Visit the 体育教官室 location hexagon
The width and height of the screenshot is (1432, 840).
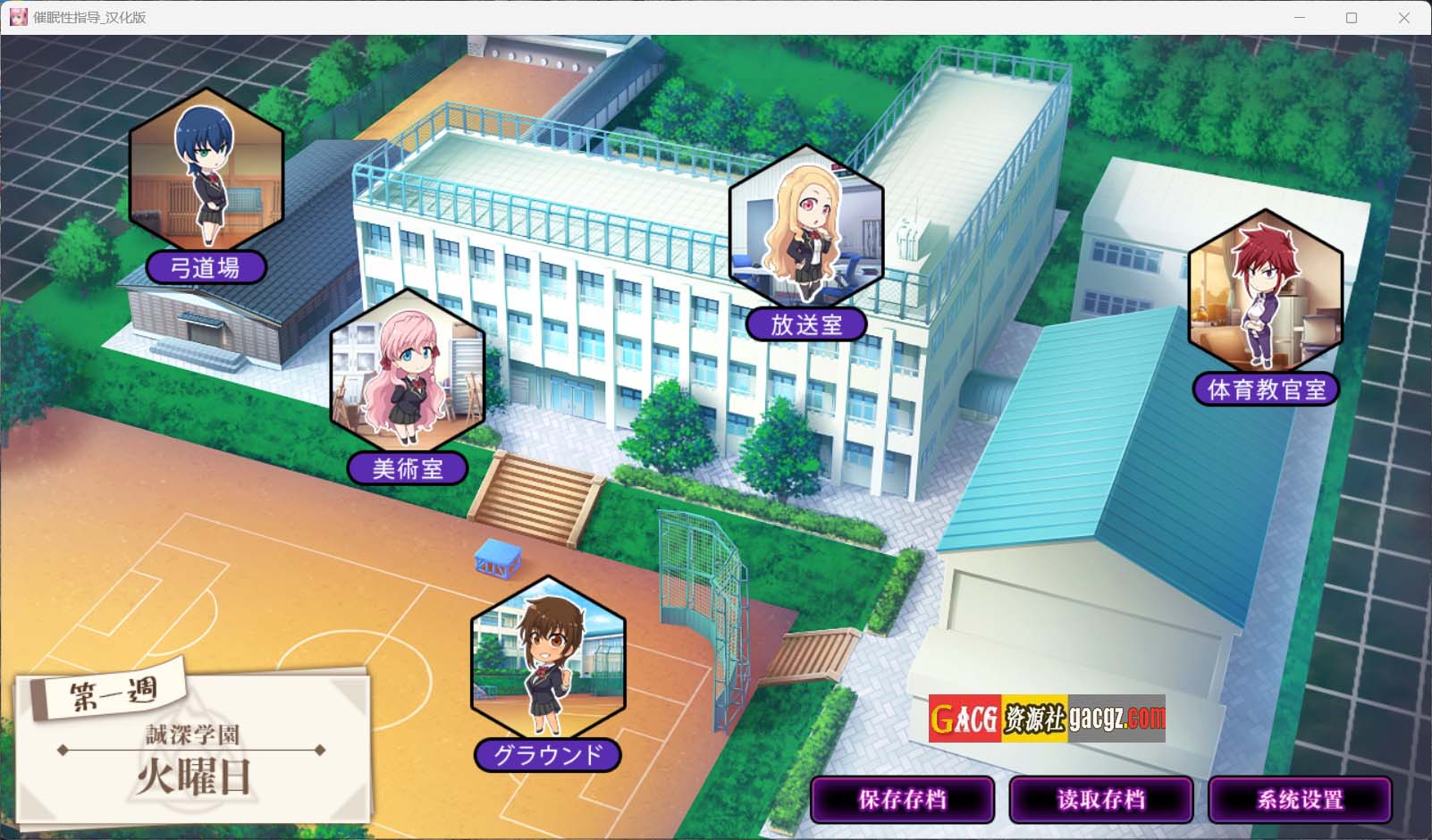1265,292
